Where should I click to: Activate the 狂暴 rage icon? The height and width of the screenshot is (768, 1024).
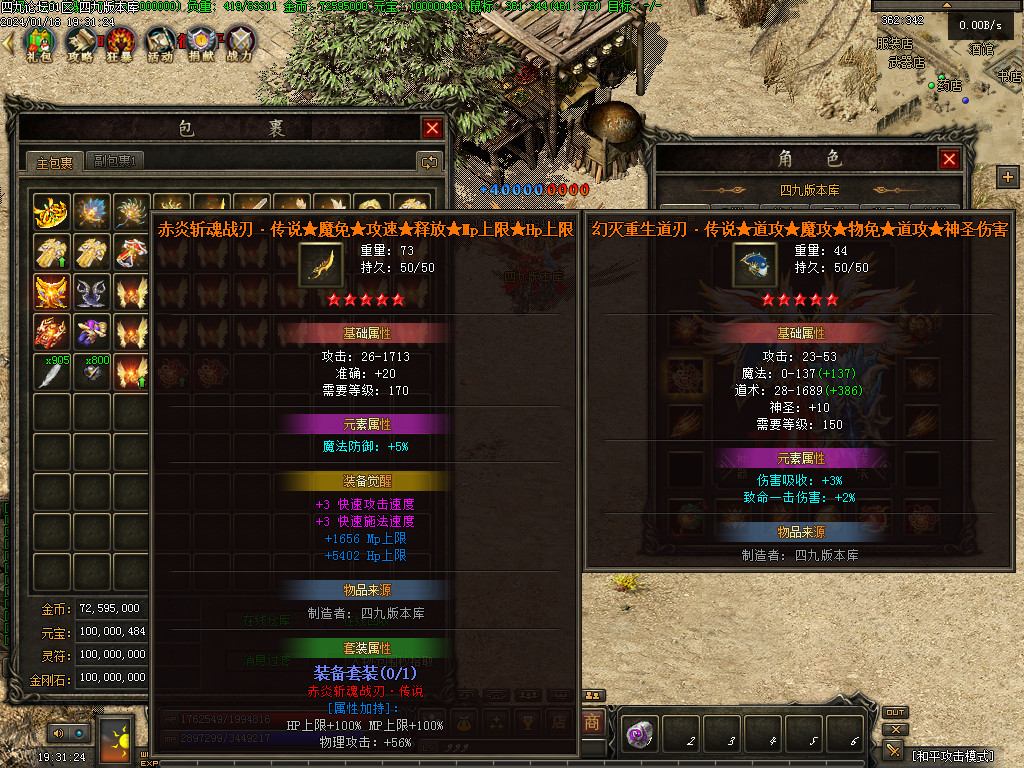[x=121, y=43]
